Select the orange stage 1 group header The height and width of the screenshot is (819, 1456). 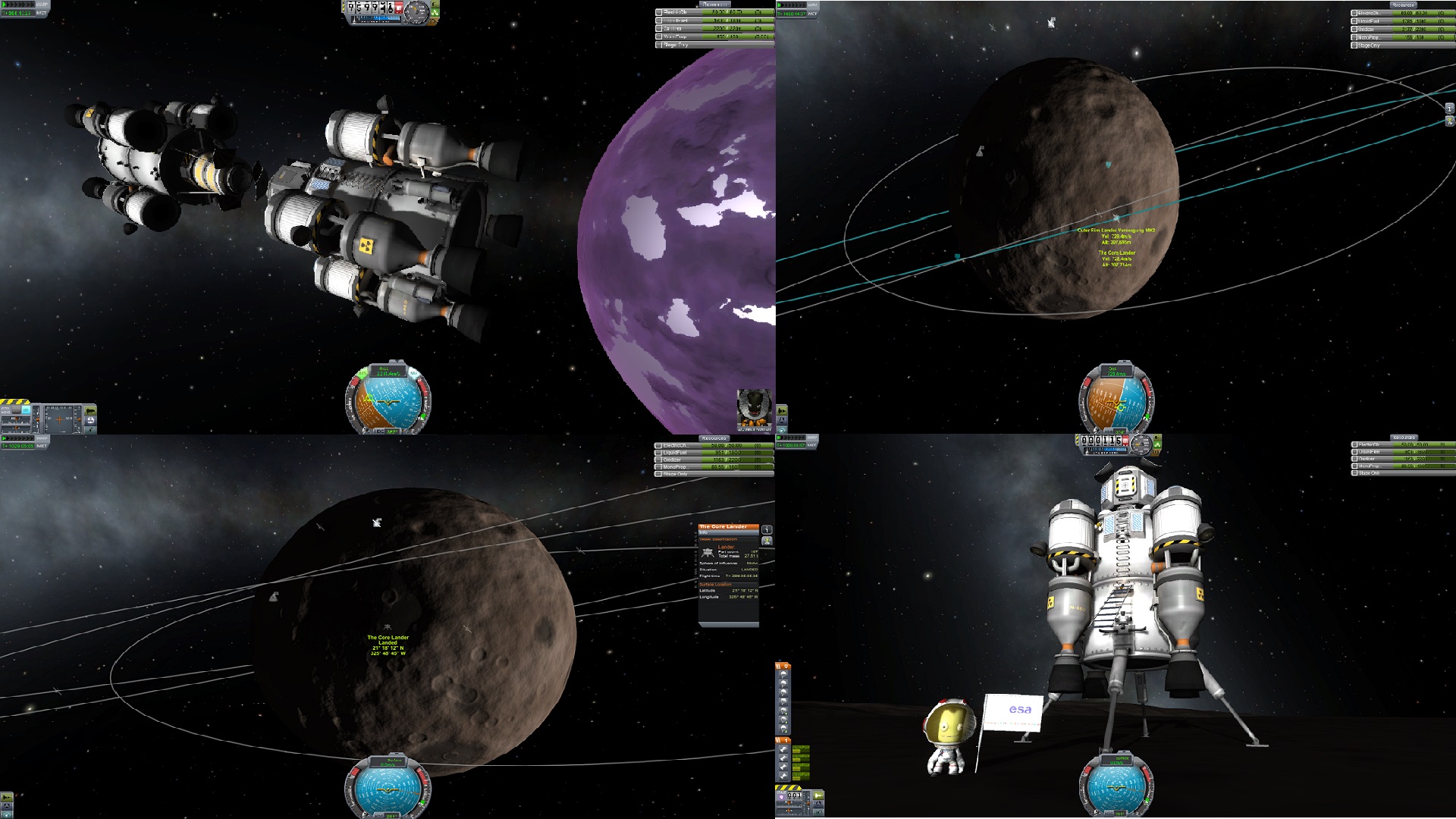(783, 739)
